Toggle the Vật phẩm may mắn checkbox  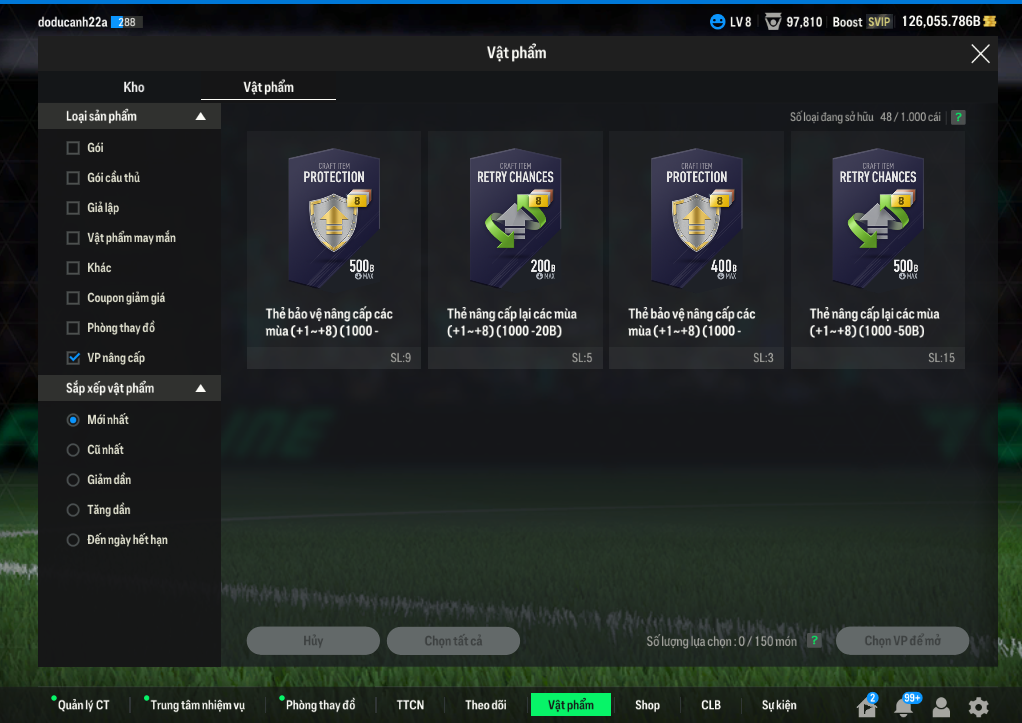pyautogui.click(x=73, y=238)
